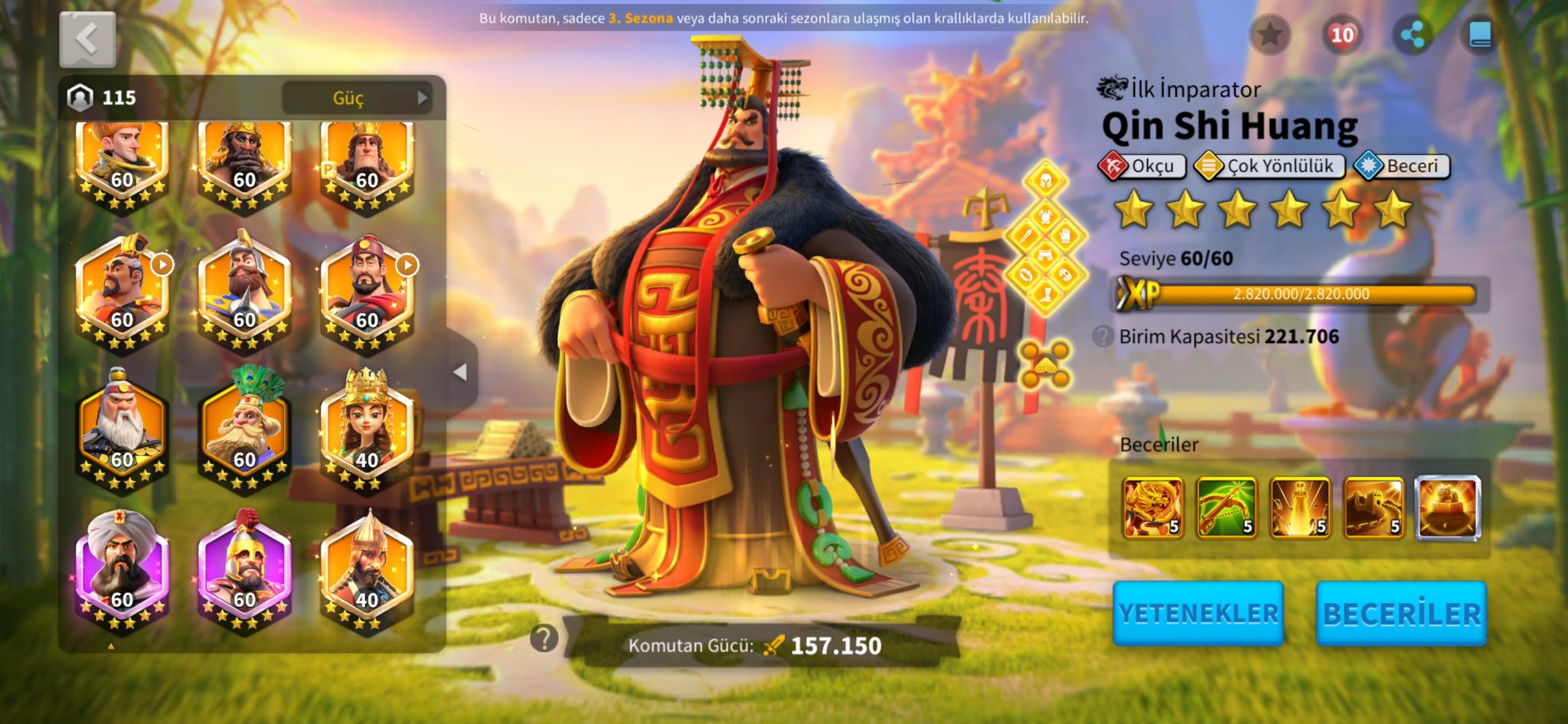Go back with the arrow button
The width and height of the screenshot is (1568, 724).
pyautogui.click(x=87, y=39)
